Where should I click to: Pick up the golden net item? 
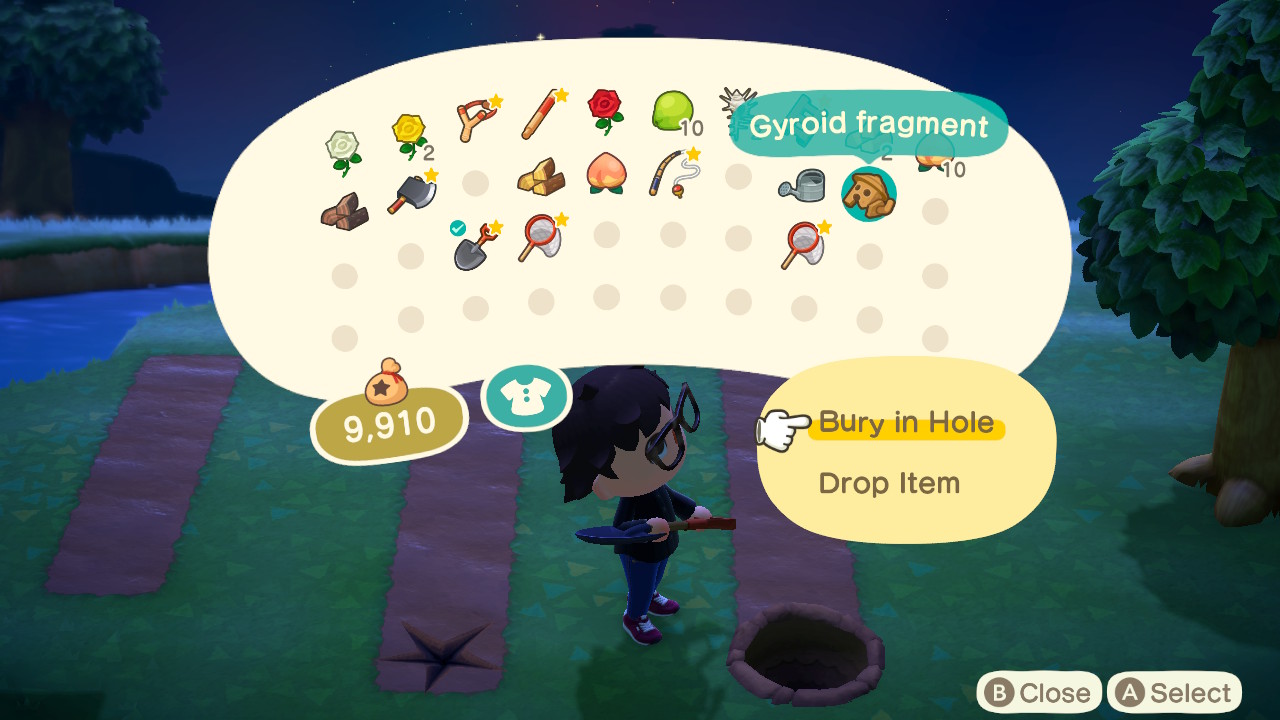pos(540,237)
